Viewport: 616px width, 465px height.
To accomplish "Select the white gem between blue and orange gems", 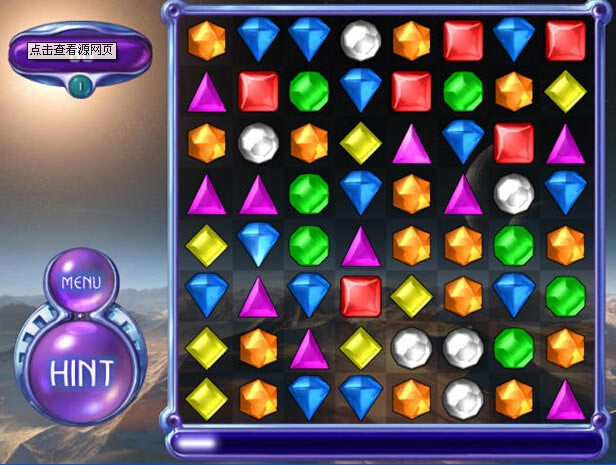I will (360, 40).
